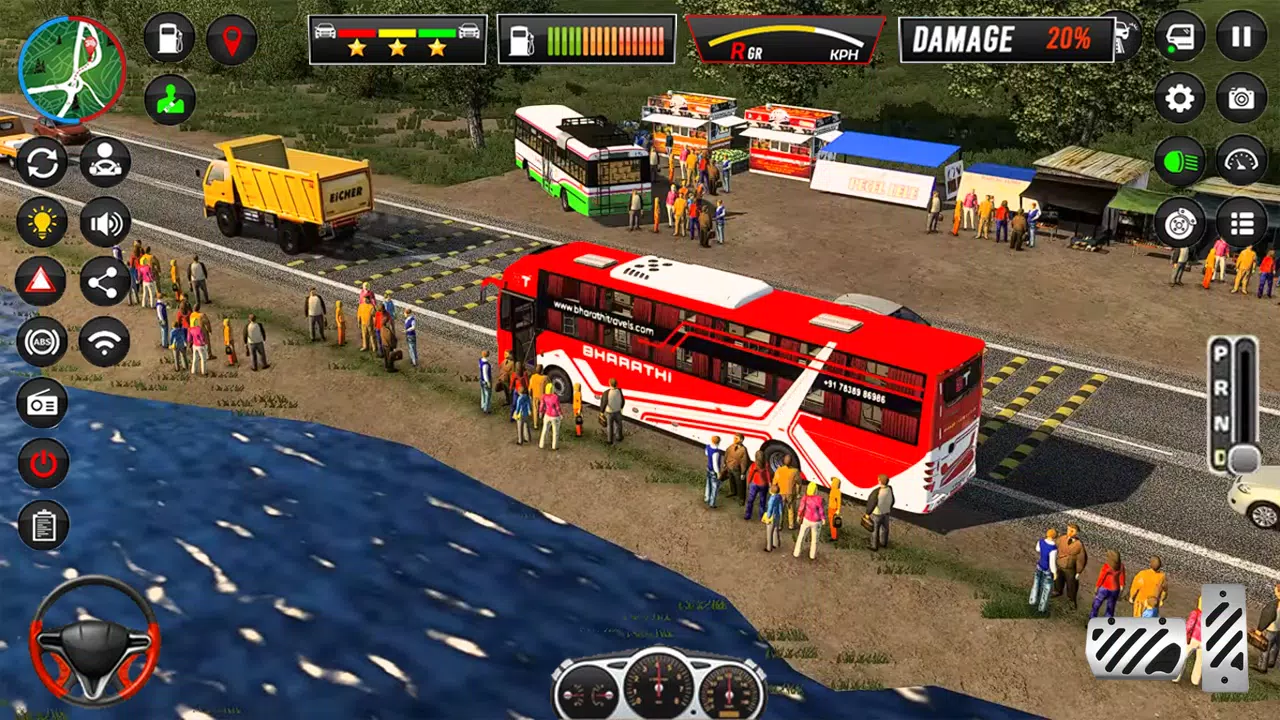Screen dimensions: 1280x720
Task: Activate the red hazard triangle lights
Action: pyautogui.click(x=42, y=282)
